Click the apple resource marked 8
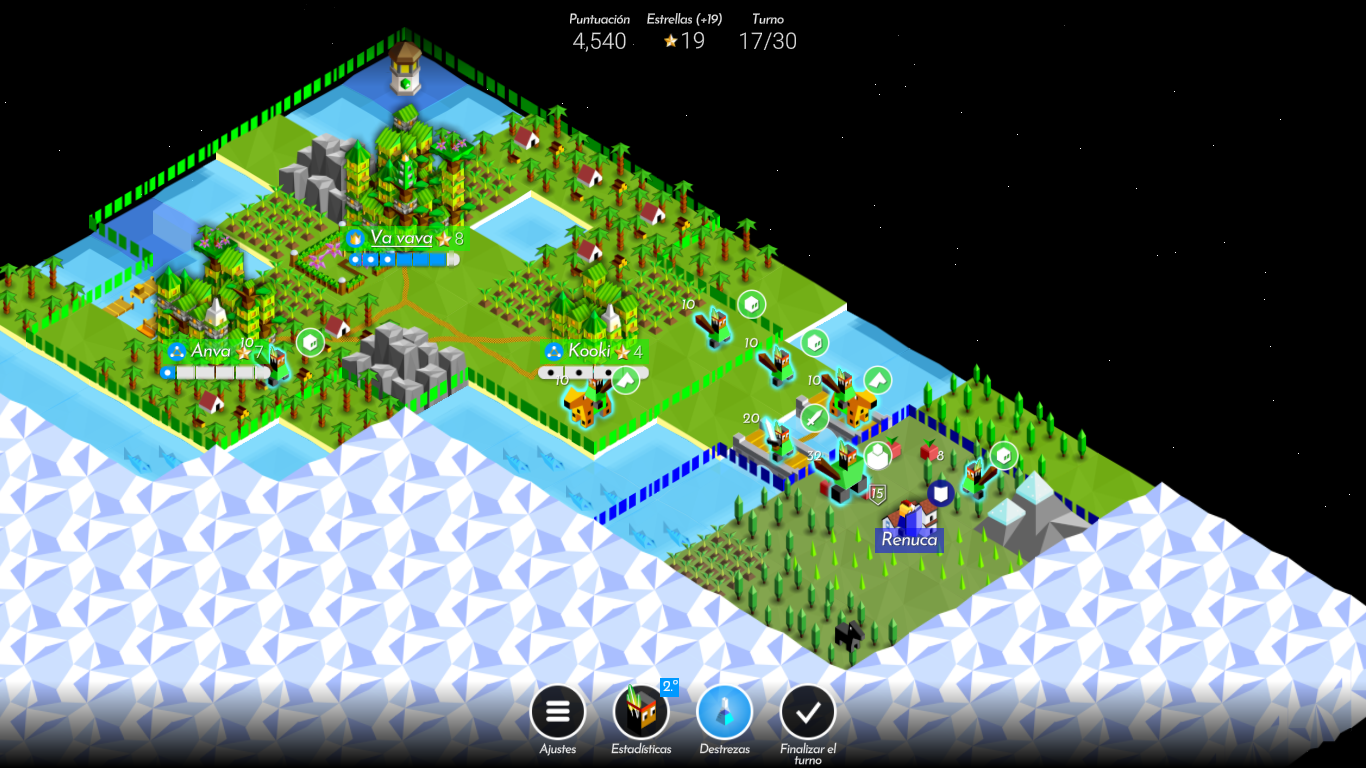 926,452
